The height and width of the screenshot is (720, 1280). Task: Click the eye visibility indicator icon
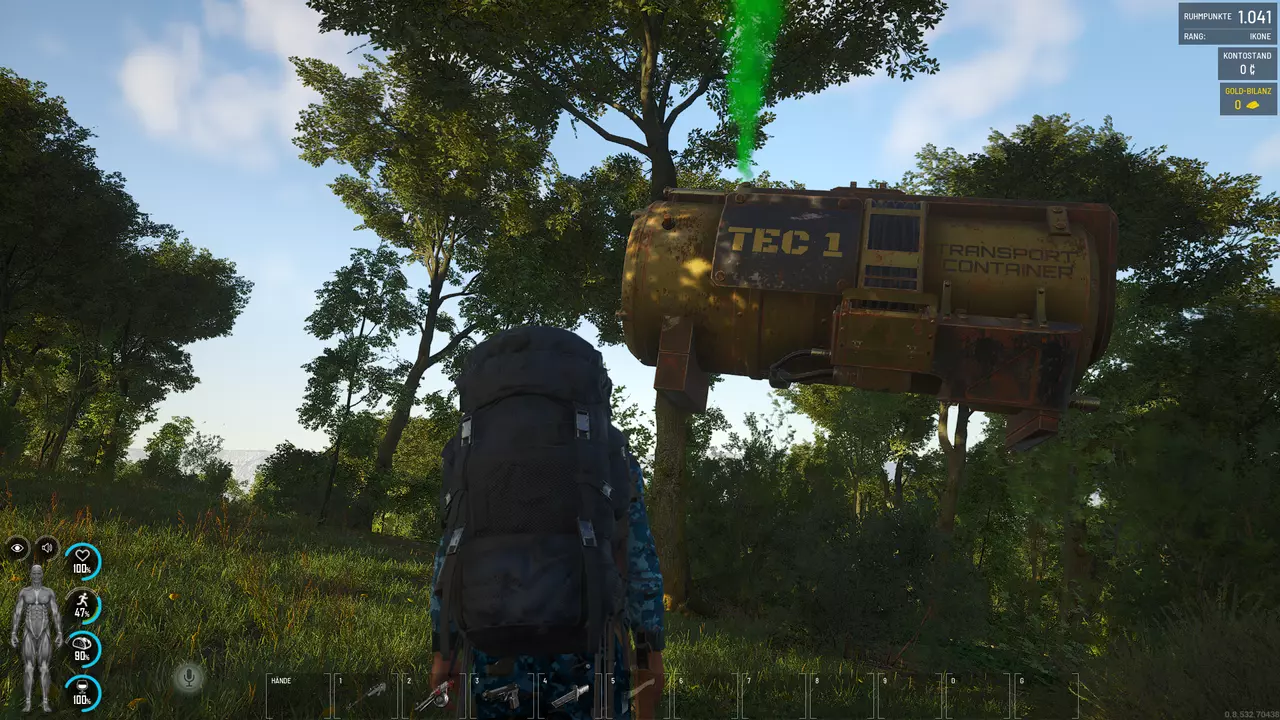coord(18,548)
